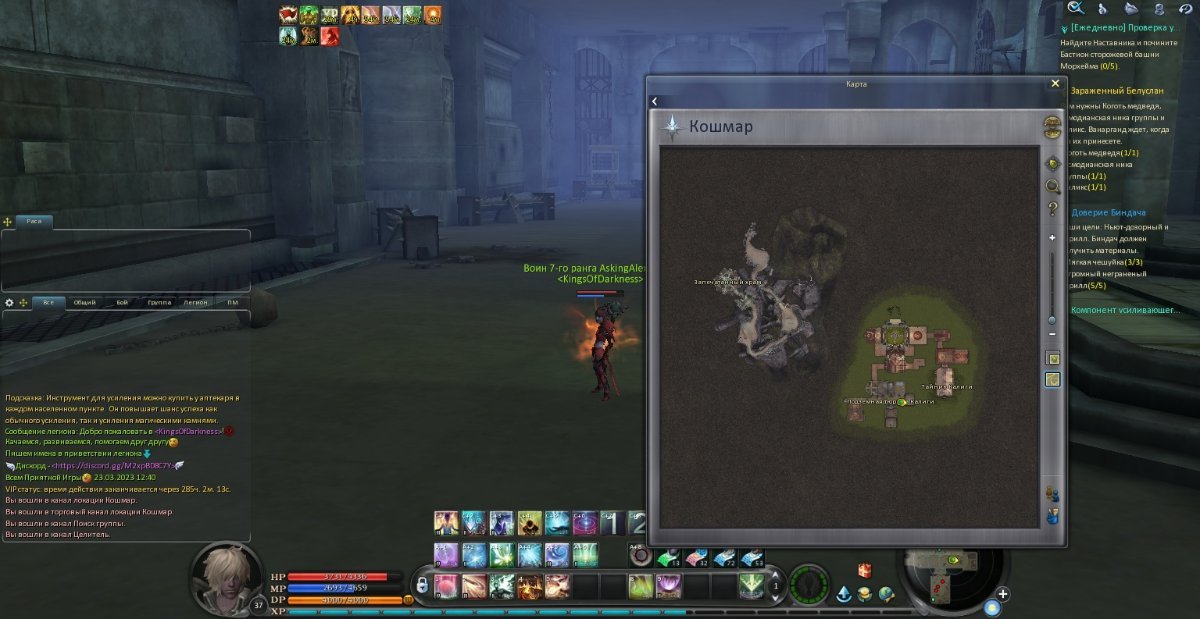Open the map's magnifier search

click(1052, 186)
